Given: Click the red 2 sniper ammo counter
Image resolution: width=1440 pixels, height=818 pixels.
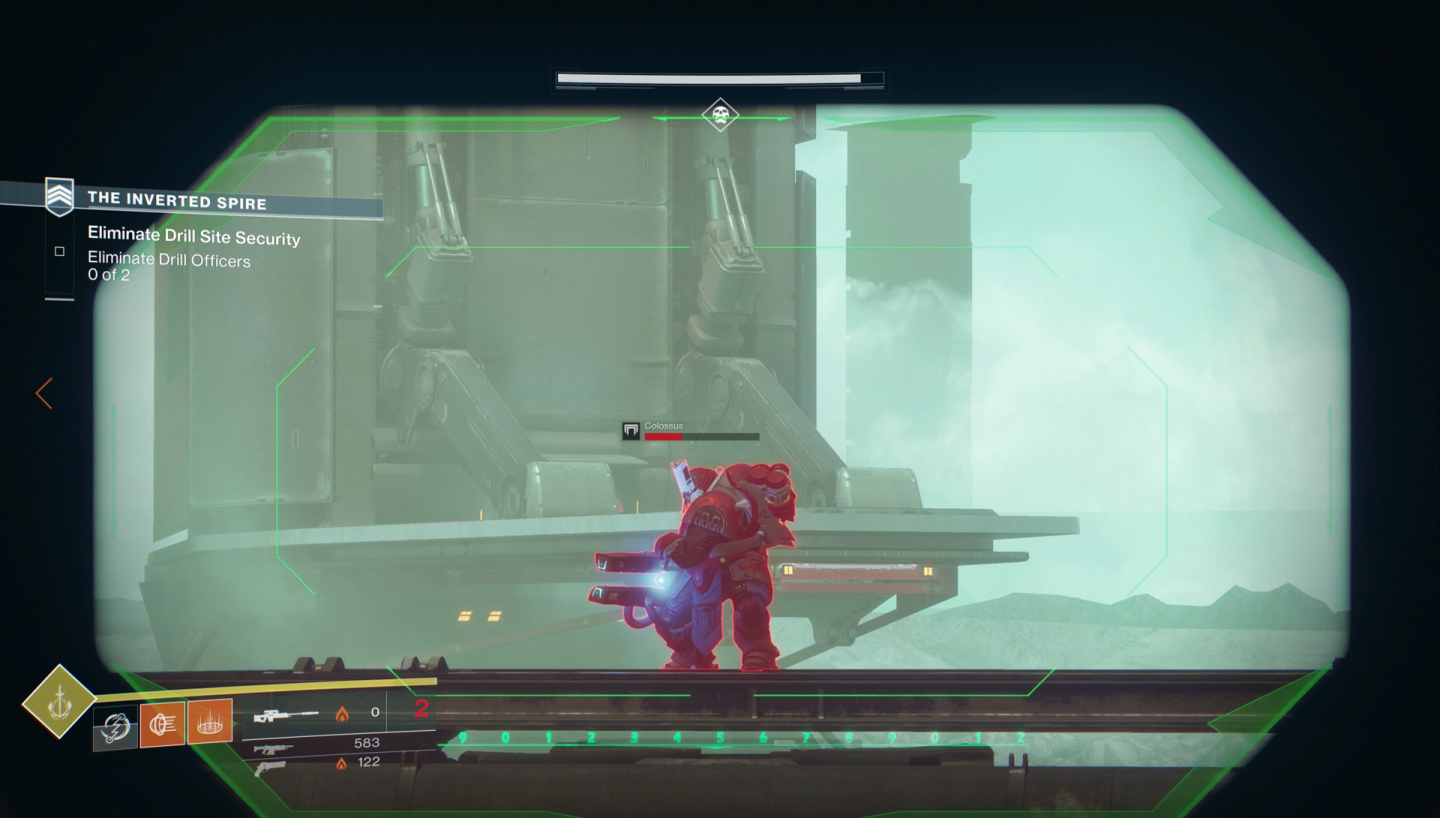Looking at the screenshot, I should tap(422, 710).
